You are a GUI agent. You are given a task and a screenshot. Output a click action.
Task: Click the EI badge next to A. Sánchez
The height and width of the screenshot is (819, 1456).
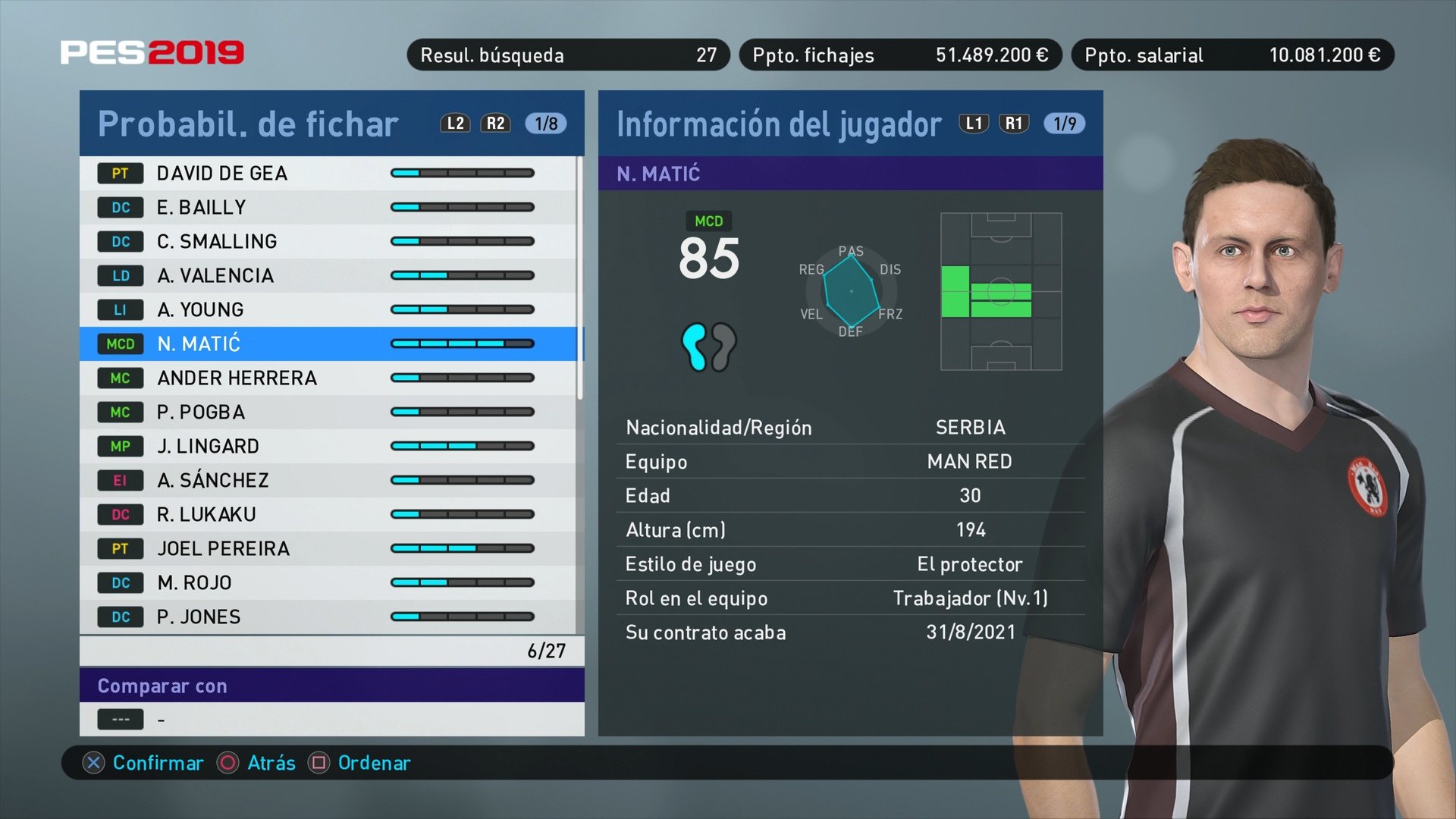(x=120, y=480)
